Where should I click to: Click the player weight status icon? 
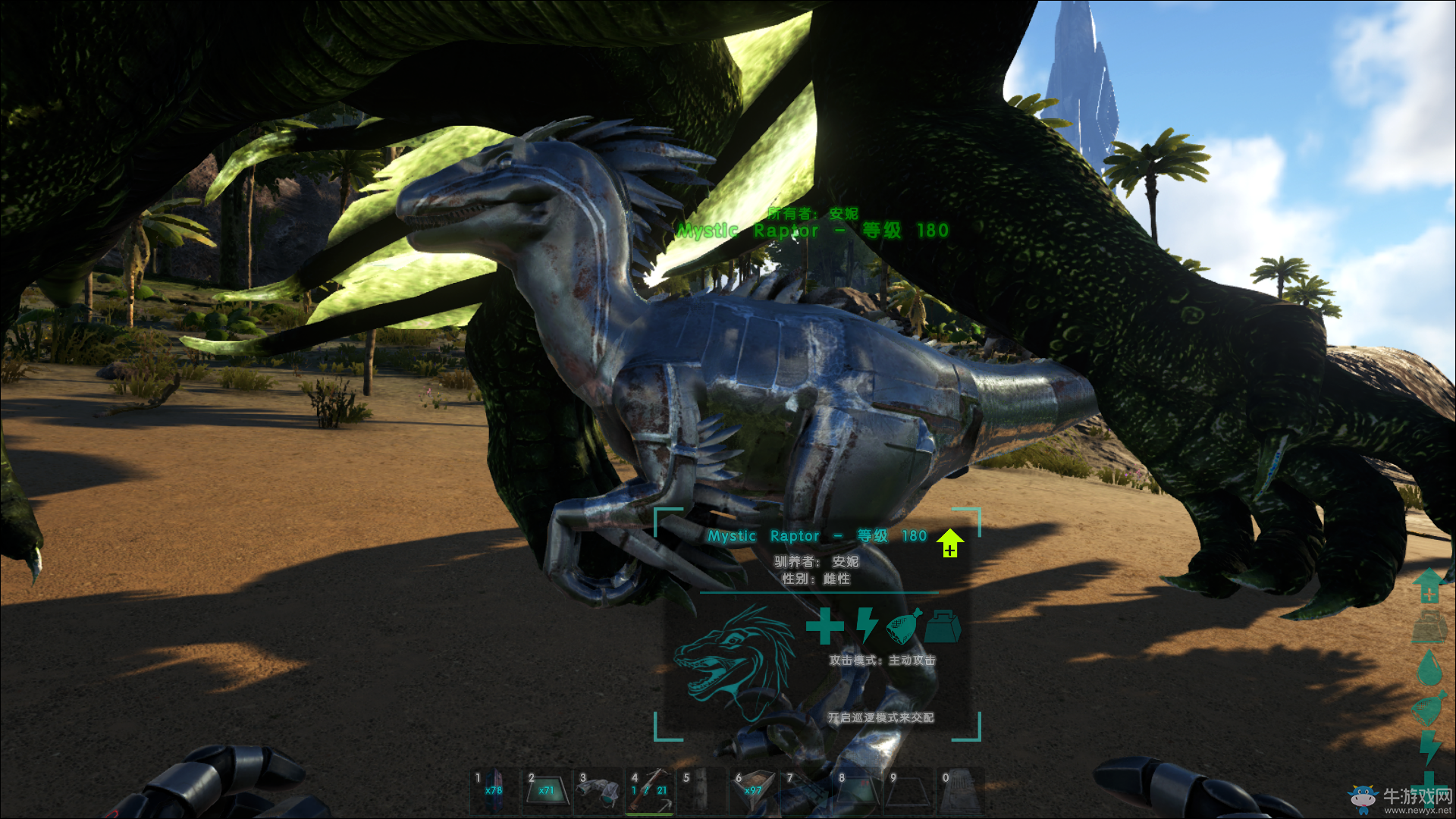(1429, 626)
